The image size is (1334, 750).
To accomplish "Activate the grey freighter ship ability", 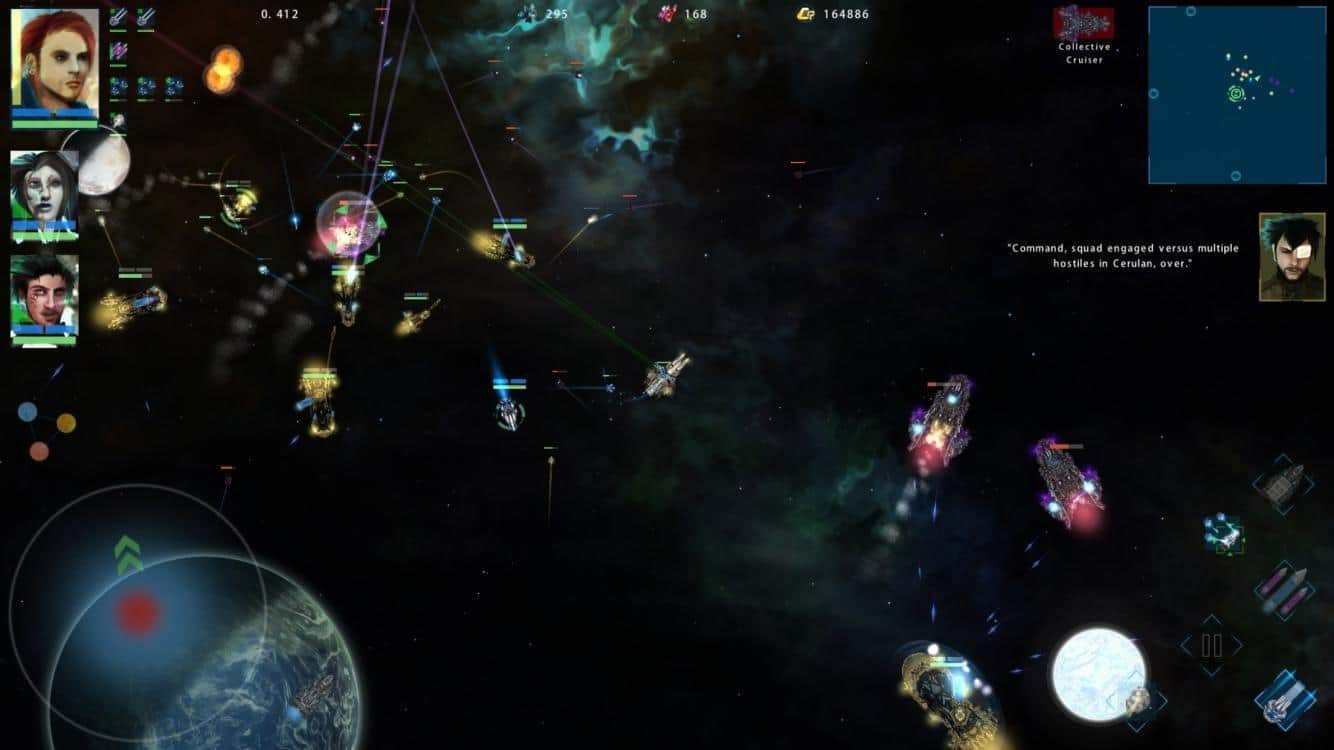I will pyautogui.click(x=1282, y=485).
